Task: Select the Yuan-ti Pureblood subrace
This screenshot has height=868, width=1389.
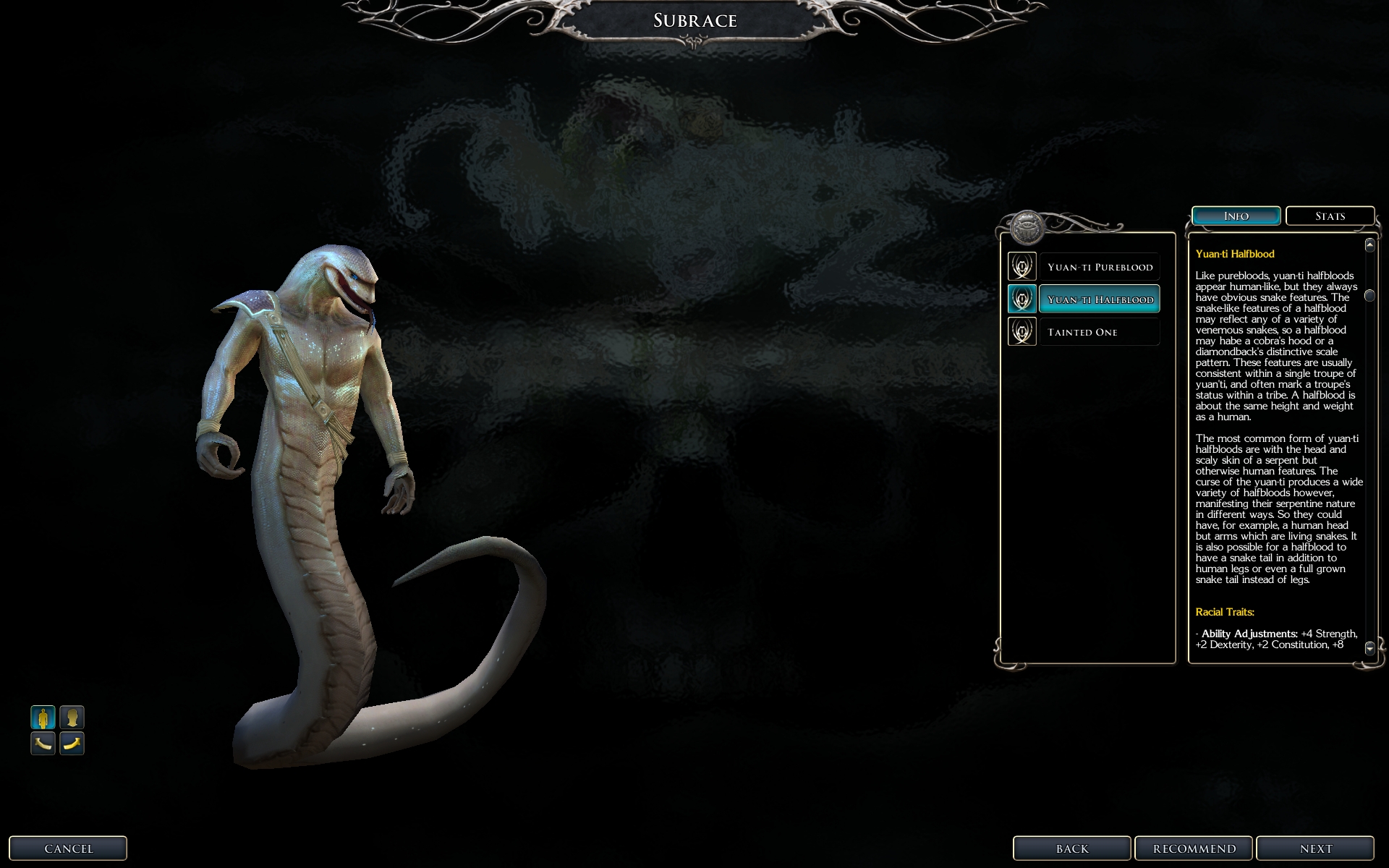Action: pos(1099,267)
